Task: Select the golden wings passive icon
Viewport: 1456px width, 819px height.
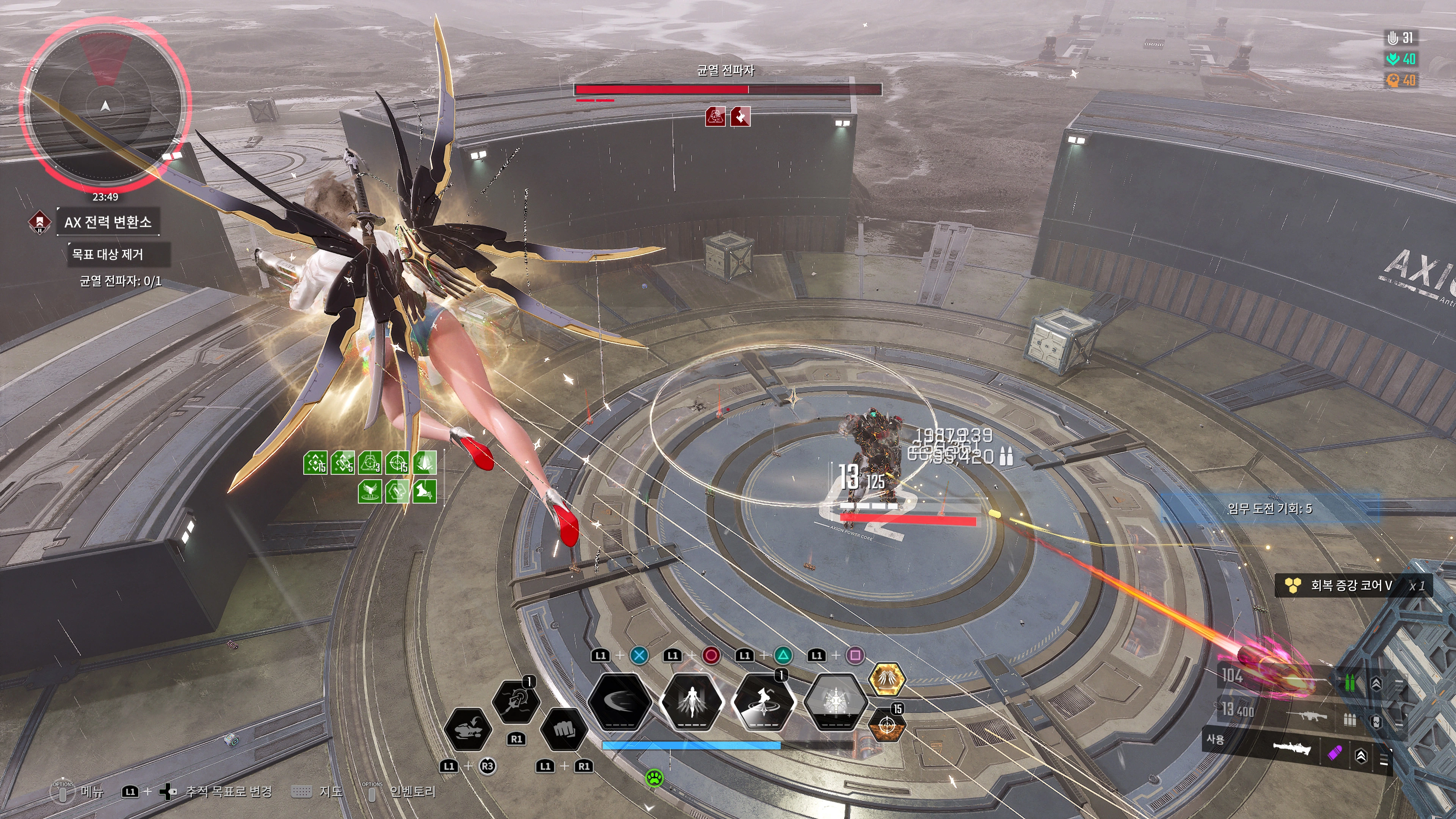Action: pos(886,679)
